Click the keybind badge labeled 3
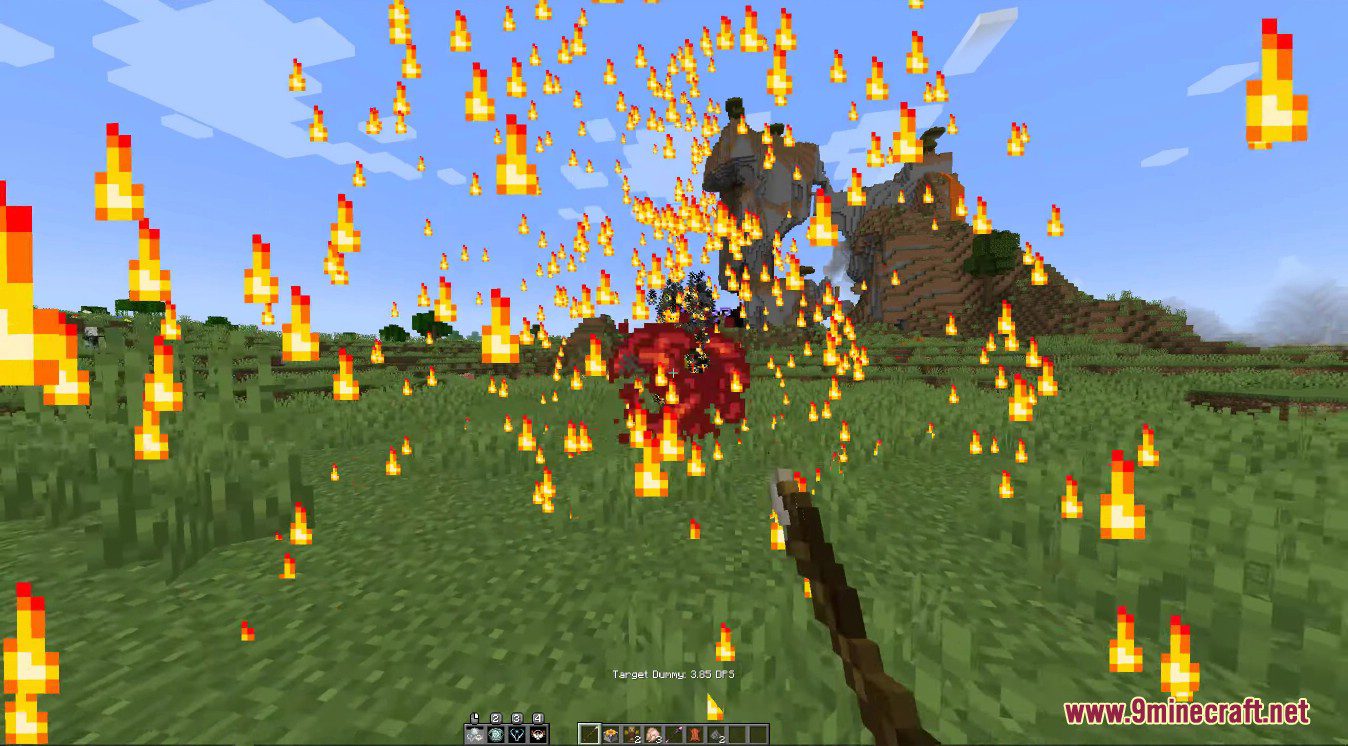The image size is (1348, 746). (517, 717)
